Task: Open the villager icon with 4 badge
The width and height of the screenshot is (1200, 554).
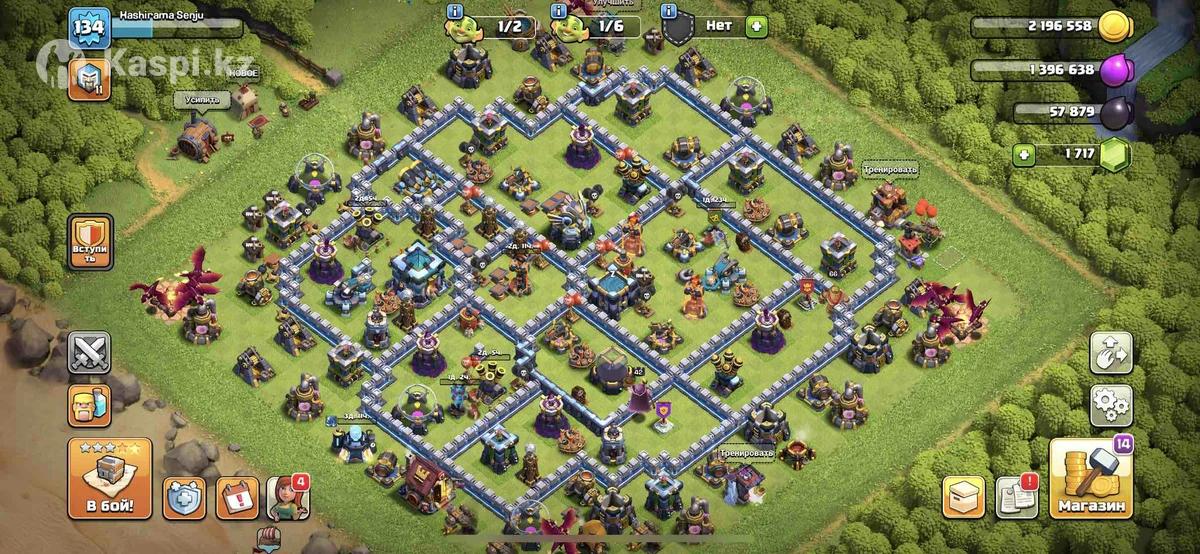Action: pyautogui.click(x=287, y=497)
